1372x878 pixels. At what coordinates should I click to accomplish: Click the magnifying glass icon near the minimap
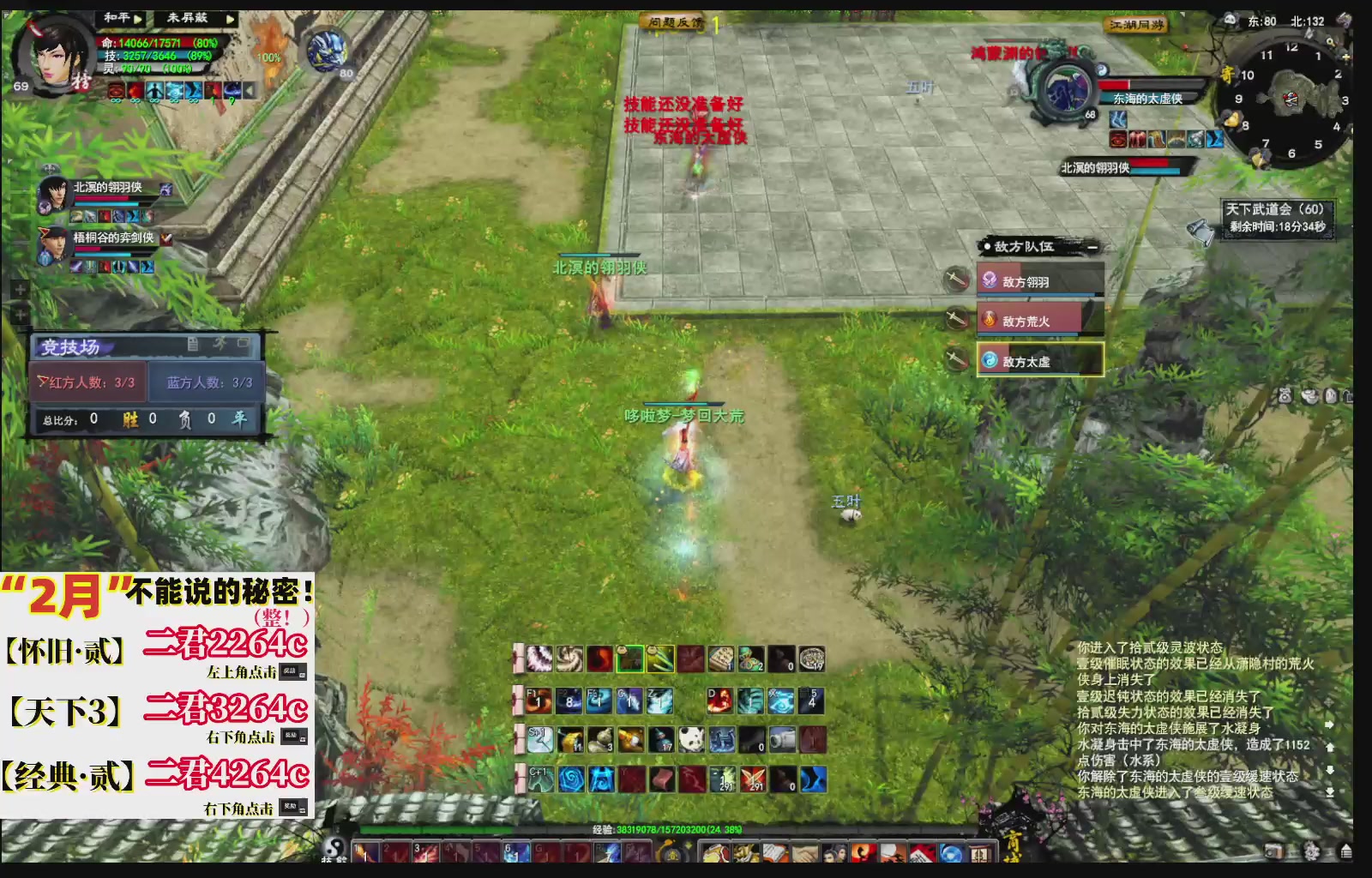[x=1328, y=41]
